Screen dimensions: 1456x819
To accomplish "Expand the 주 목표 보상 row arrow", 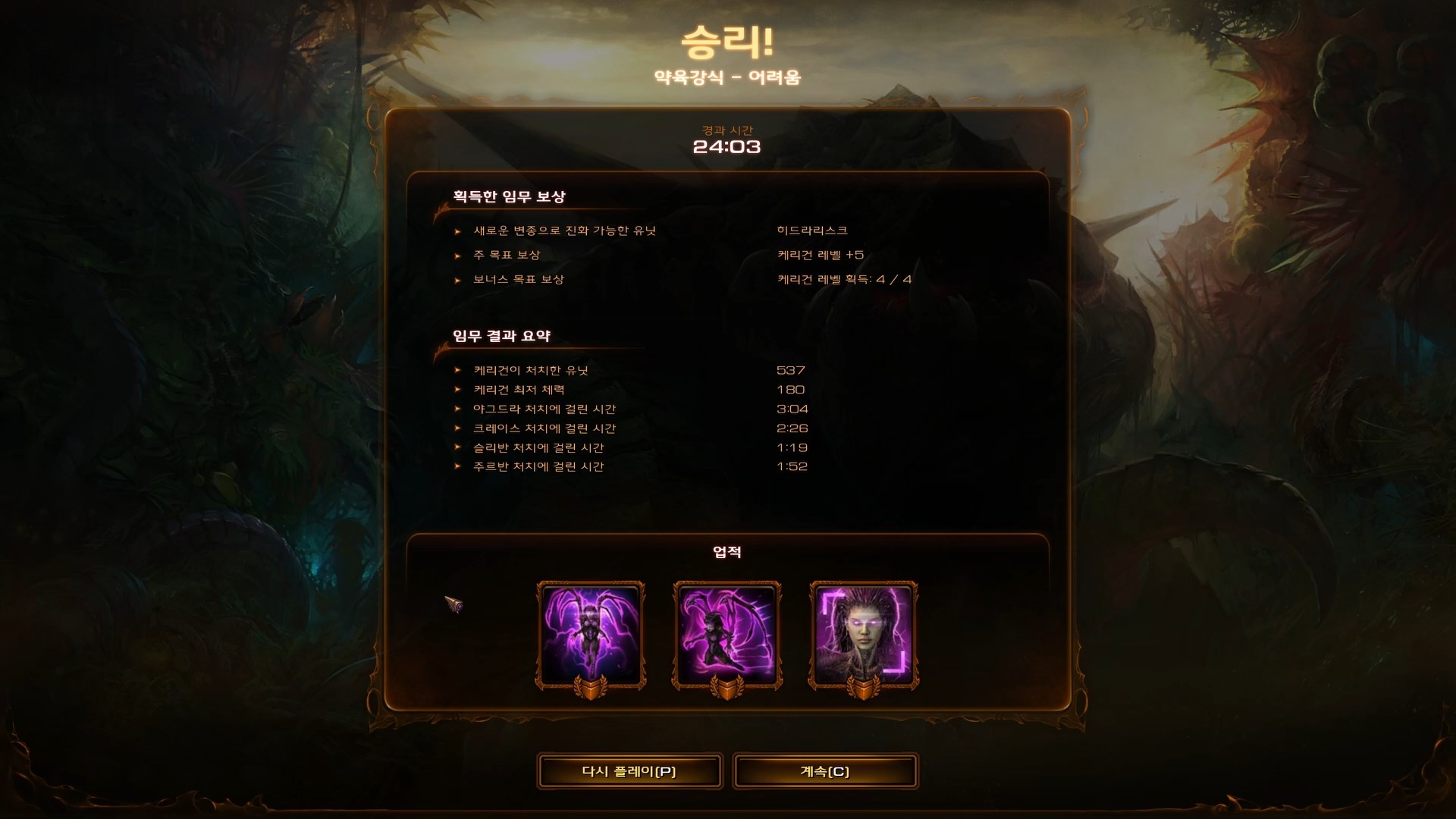I will pos(457,256).
